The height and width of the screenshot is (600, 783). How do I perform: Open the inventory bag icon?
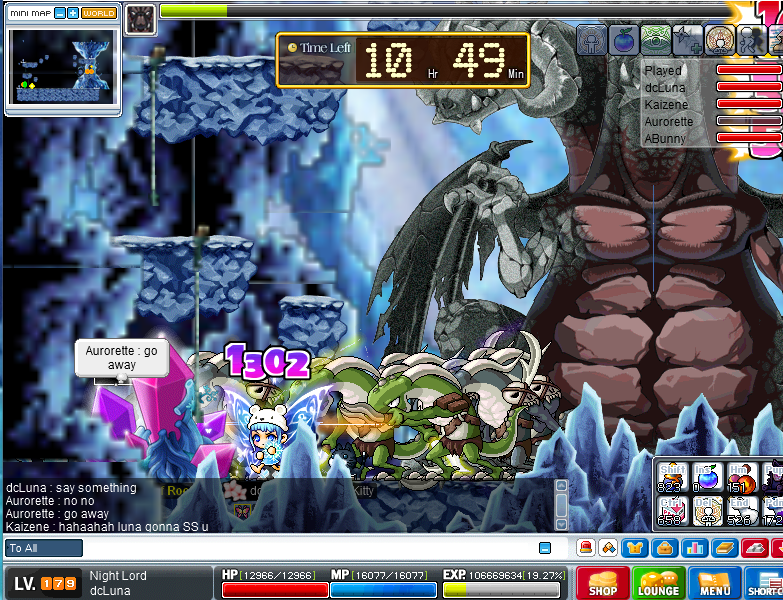click(x=663, y=548)
